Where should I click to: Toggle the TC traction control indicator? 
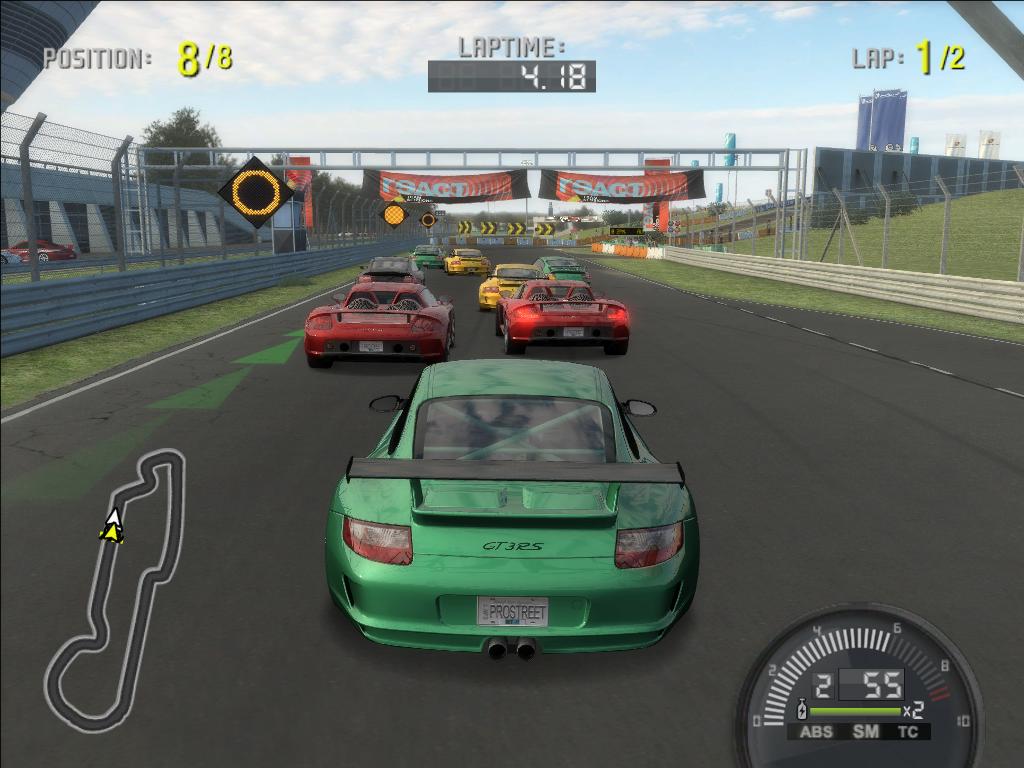908,732
